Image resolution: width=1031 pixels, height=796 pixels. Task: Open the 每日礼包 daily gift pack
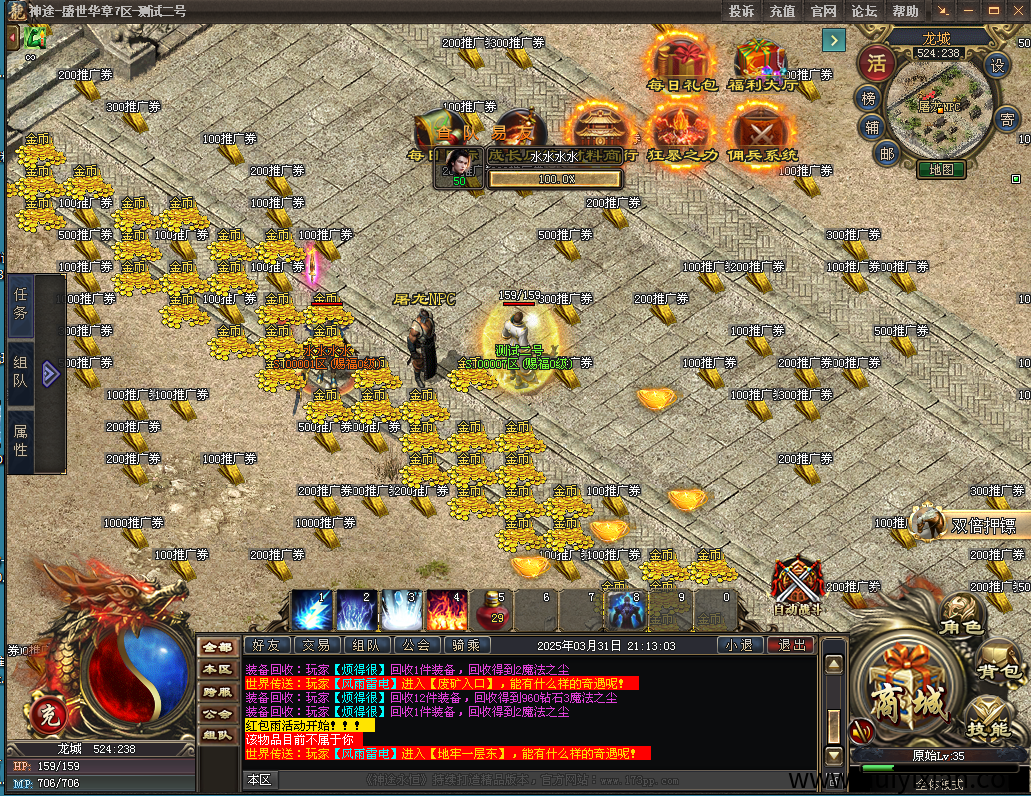click(x=681, y=62)
